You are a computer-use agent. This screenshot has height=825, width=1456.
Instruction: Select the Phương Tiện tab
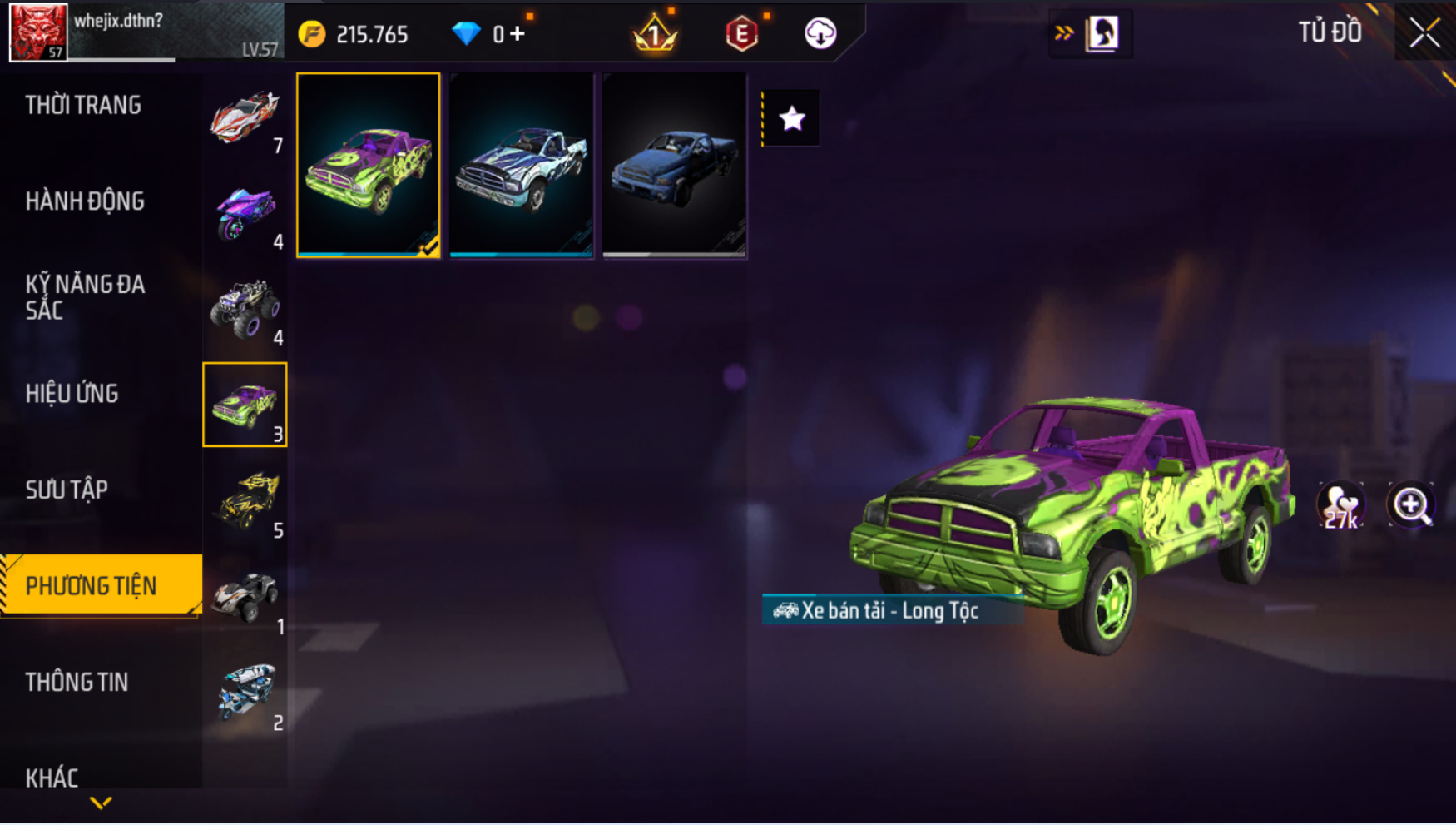point(92,586)
